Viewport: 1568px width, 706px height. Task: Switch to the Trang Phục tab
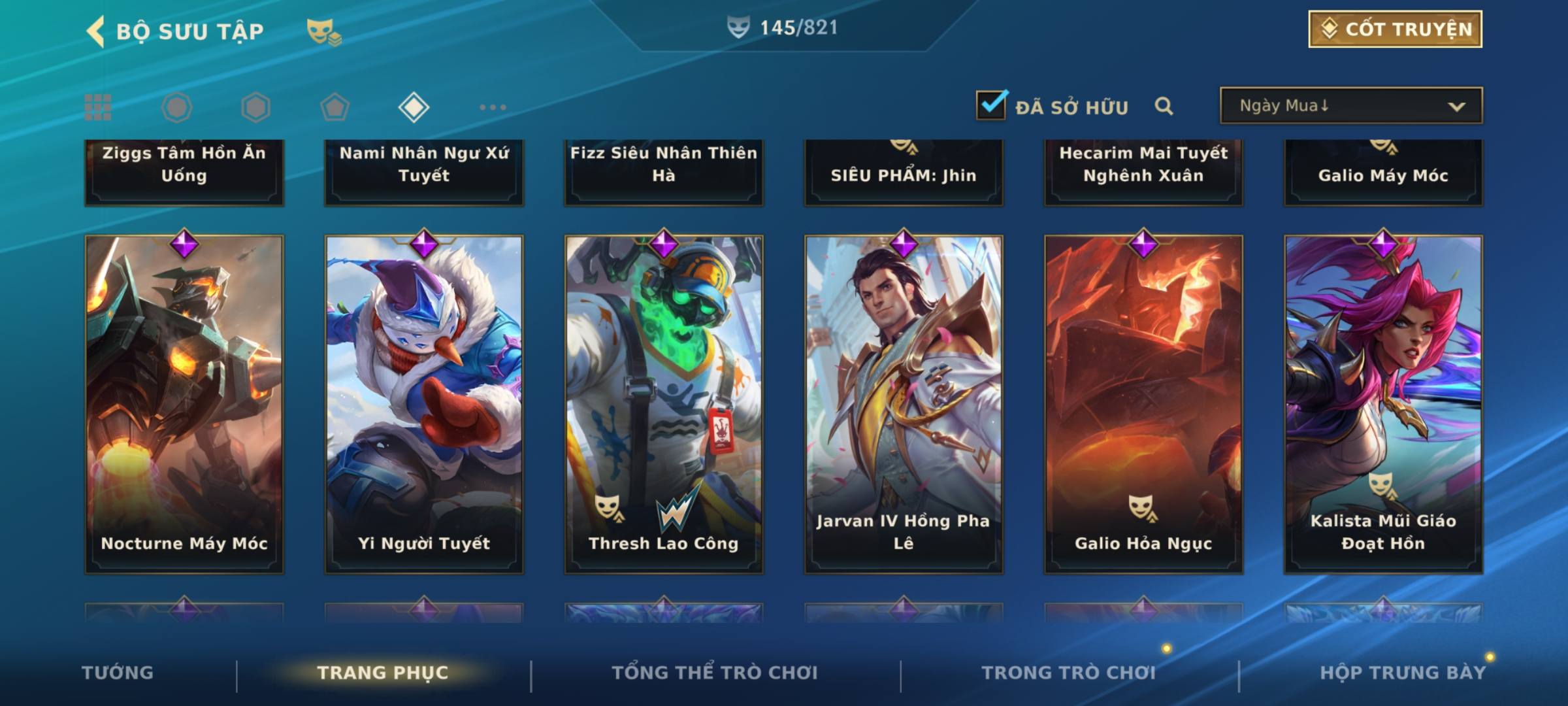pyautogui.click(x=383, y=673)
